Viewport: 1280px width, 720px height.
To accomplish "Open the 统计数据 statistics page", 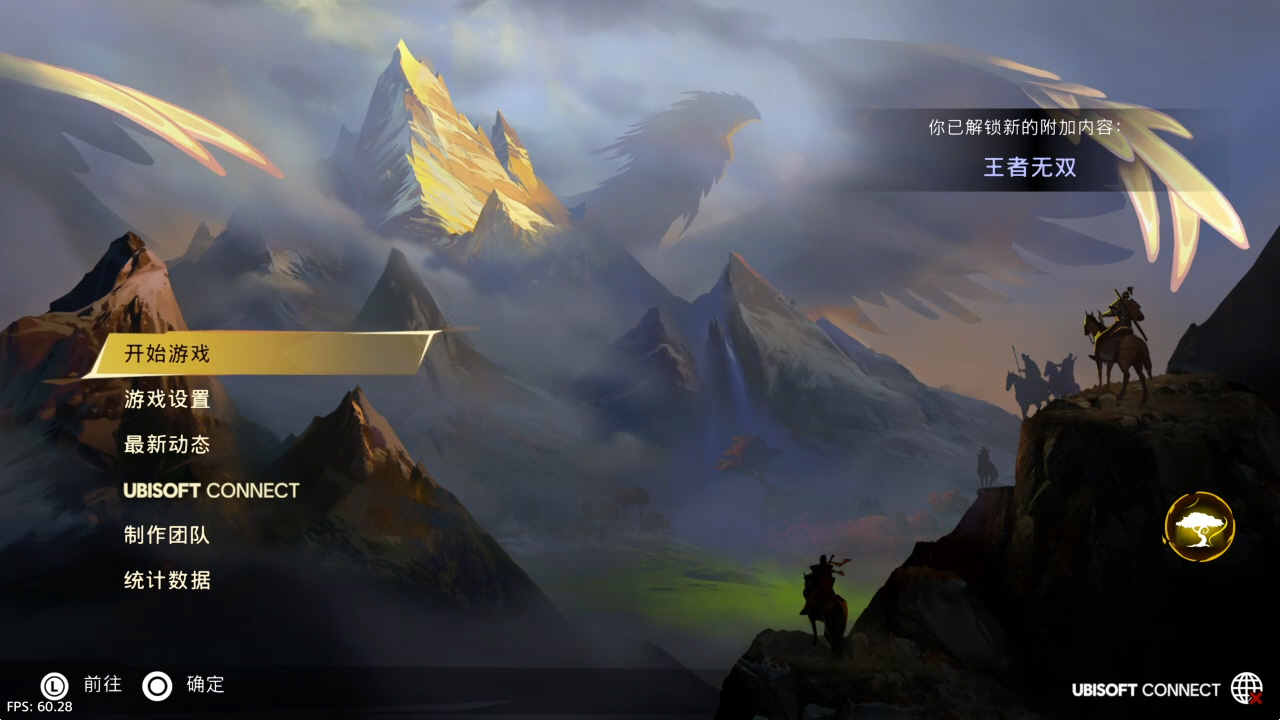I will [x=167, y=580].
